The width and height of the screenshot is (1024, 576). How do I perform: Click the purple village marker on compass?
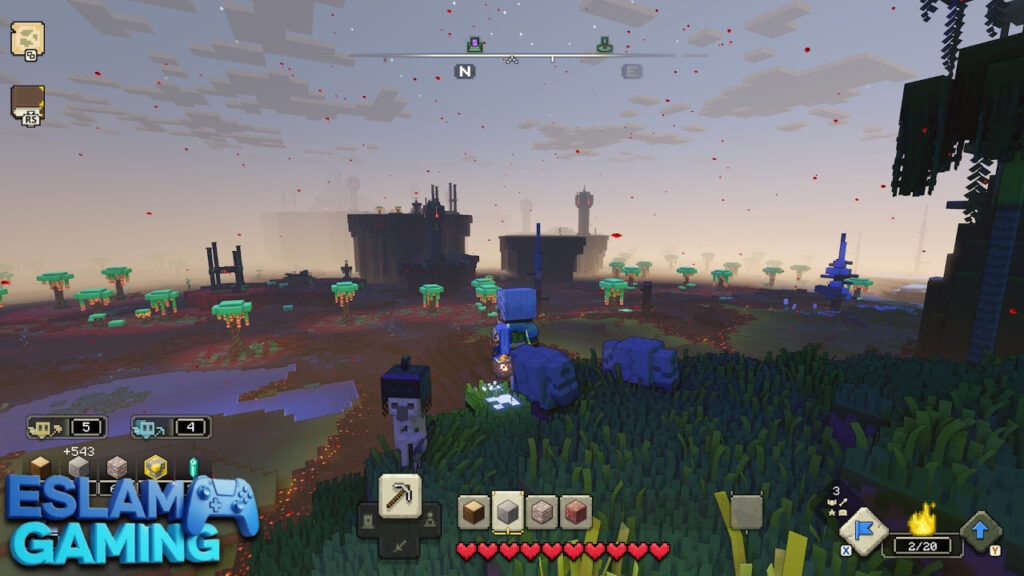tap(475, 45)
